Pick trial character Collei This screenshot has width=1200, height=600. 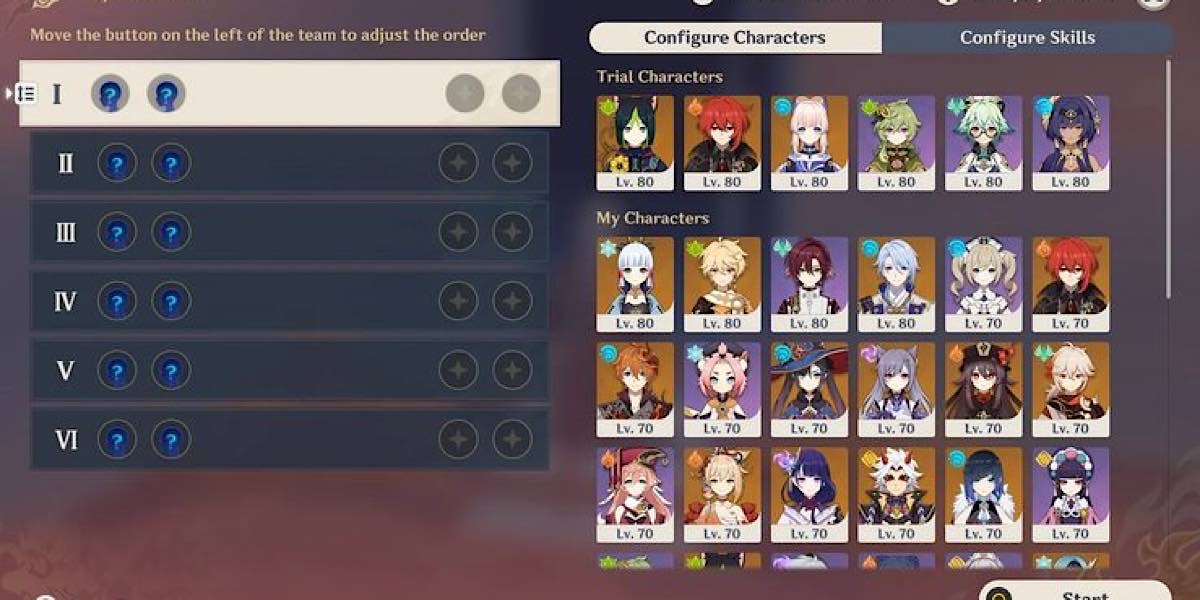[x=896, y=142]
